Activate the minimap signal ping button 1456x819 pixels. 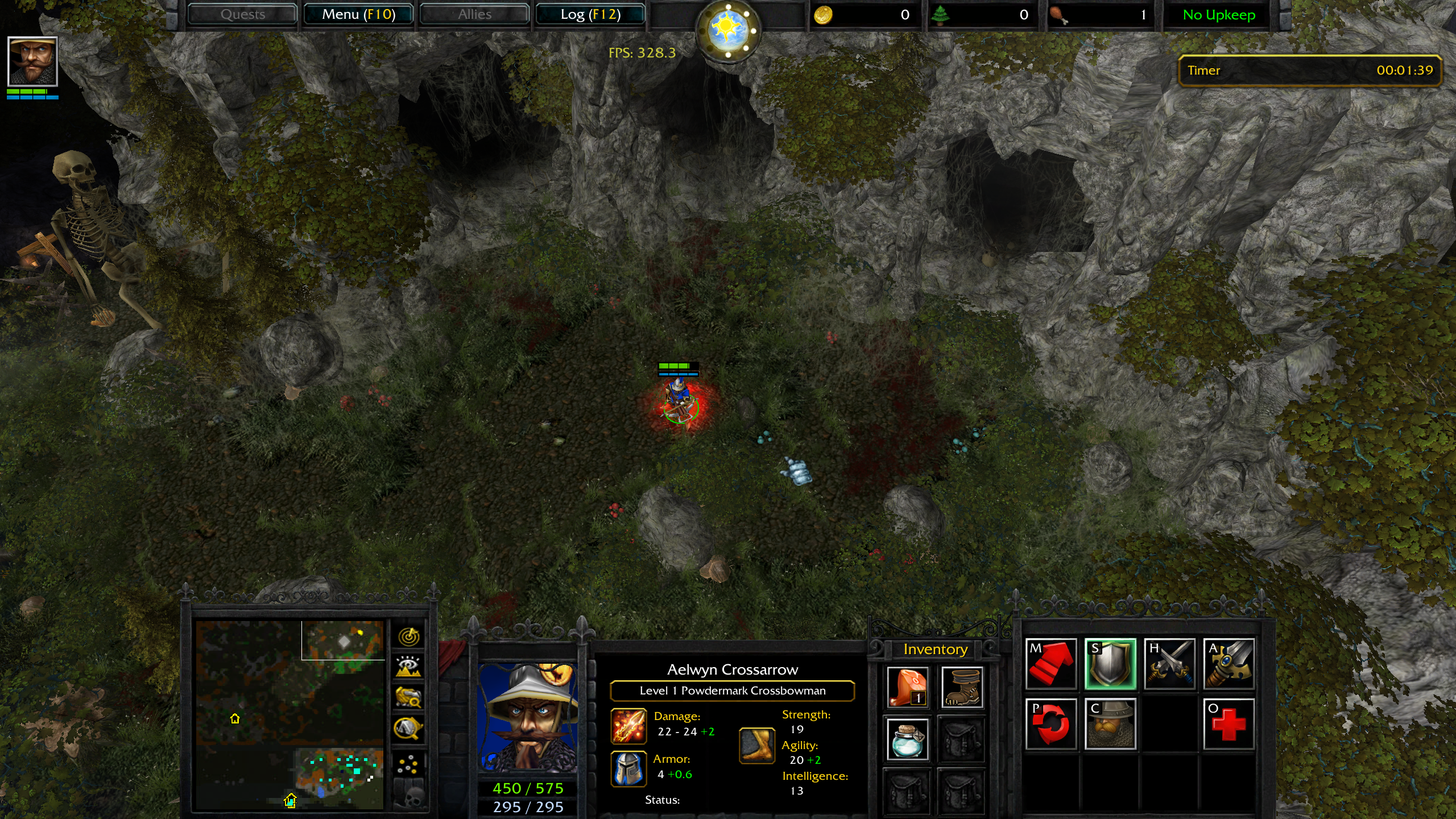[x=408, y=636]
